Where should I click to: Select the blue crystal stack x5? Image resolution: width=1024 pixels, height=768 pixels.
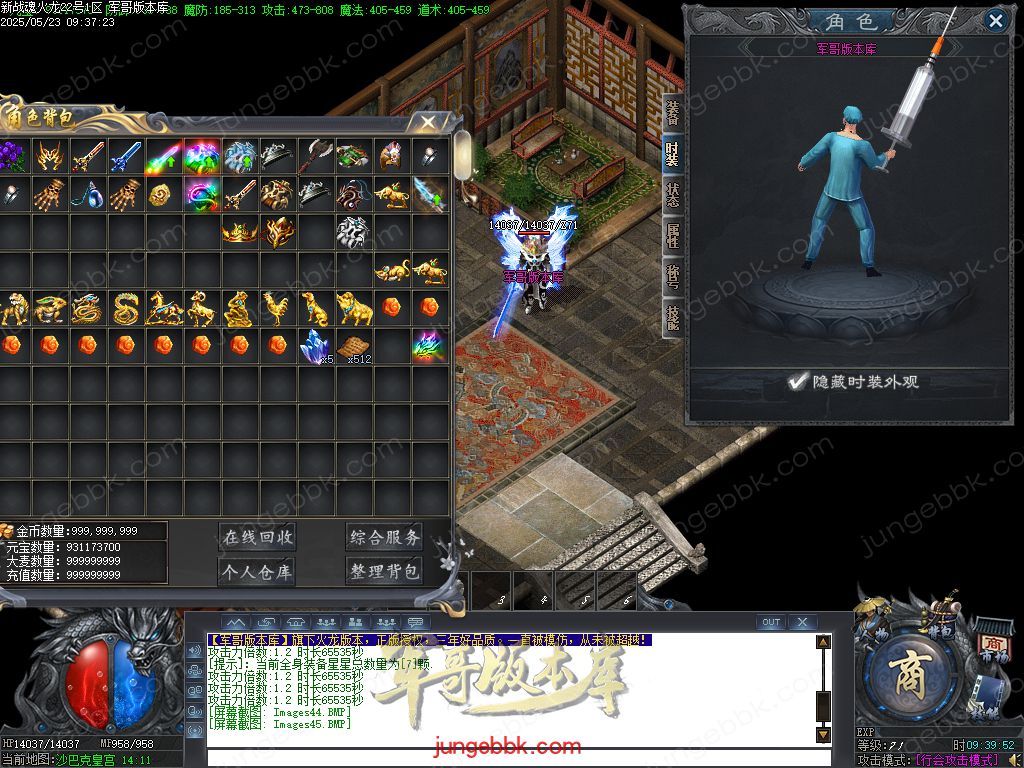point(316,345)
